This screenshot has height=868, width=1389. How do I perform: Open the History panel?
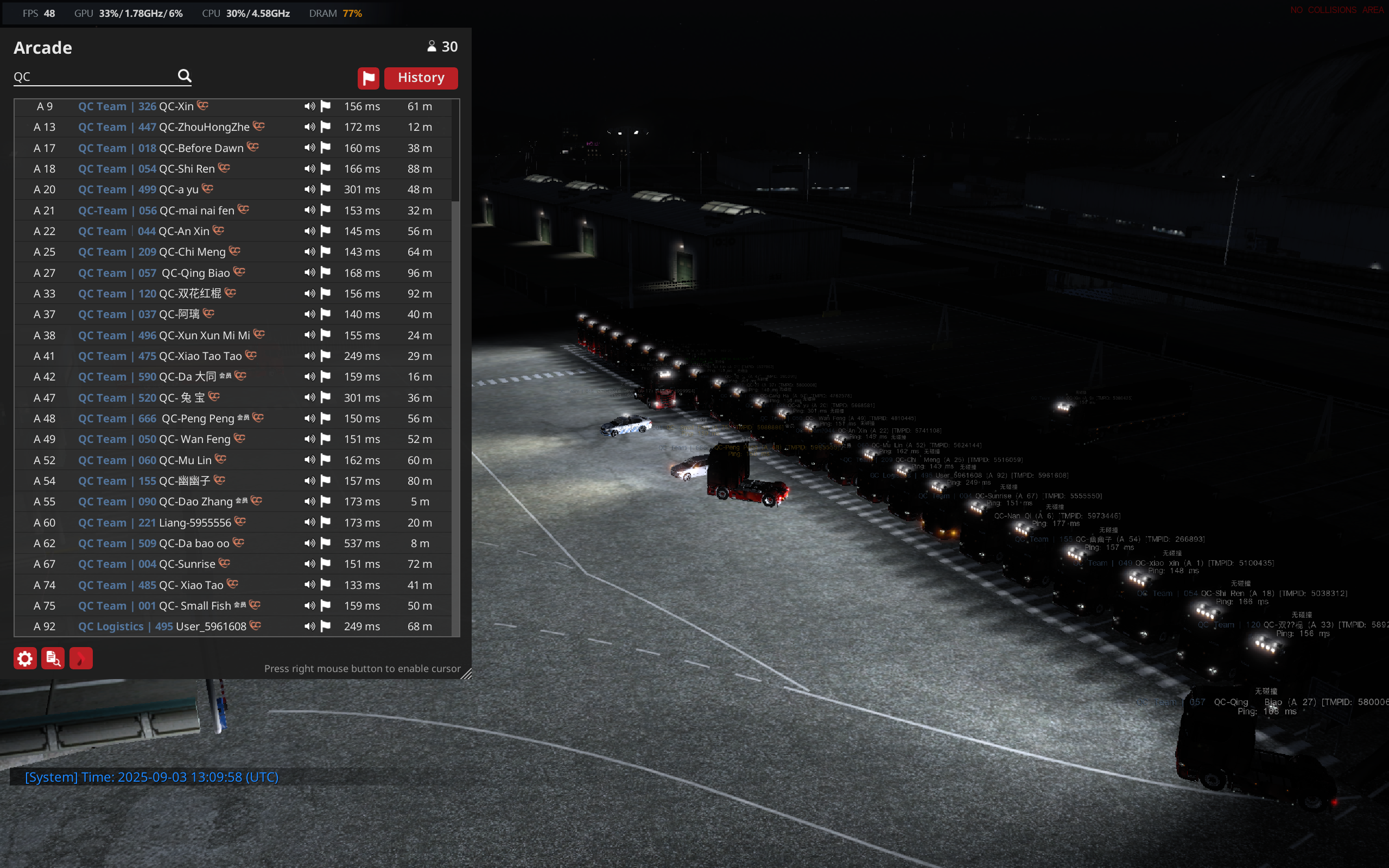tap(420, 78)
